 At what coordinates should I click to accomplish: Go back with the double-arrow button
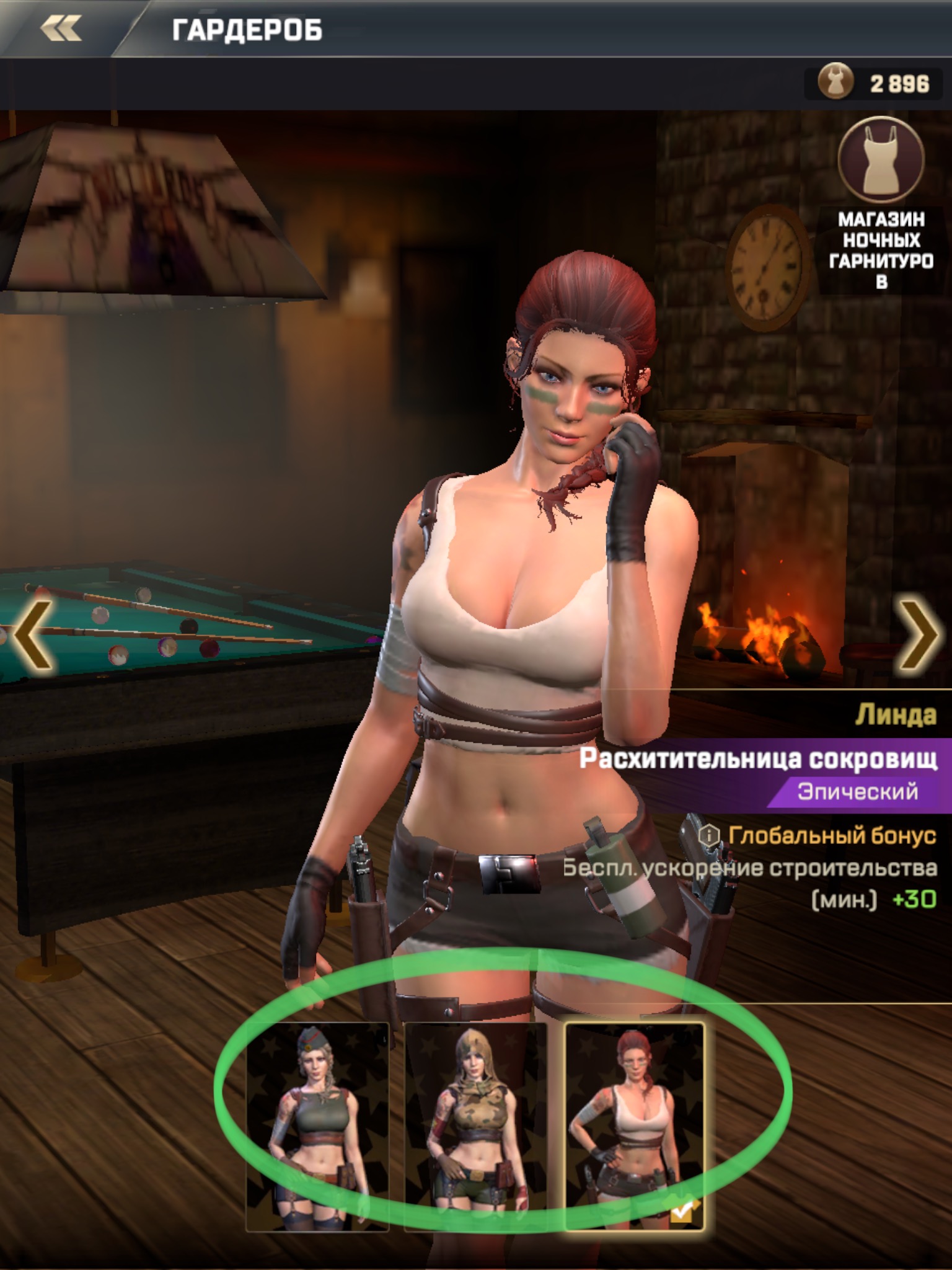coord(61,29)
